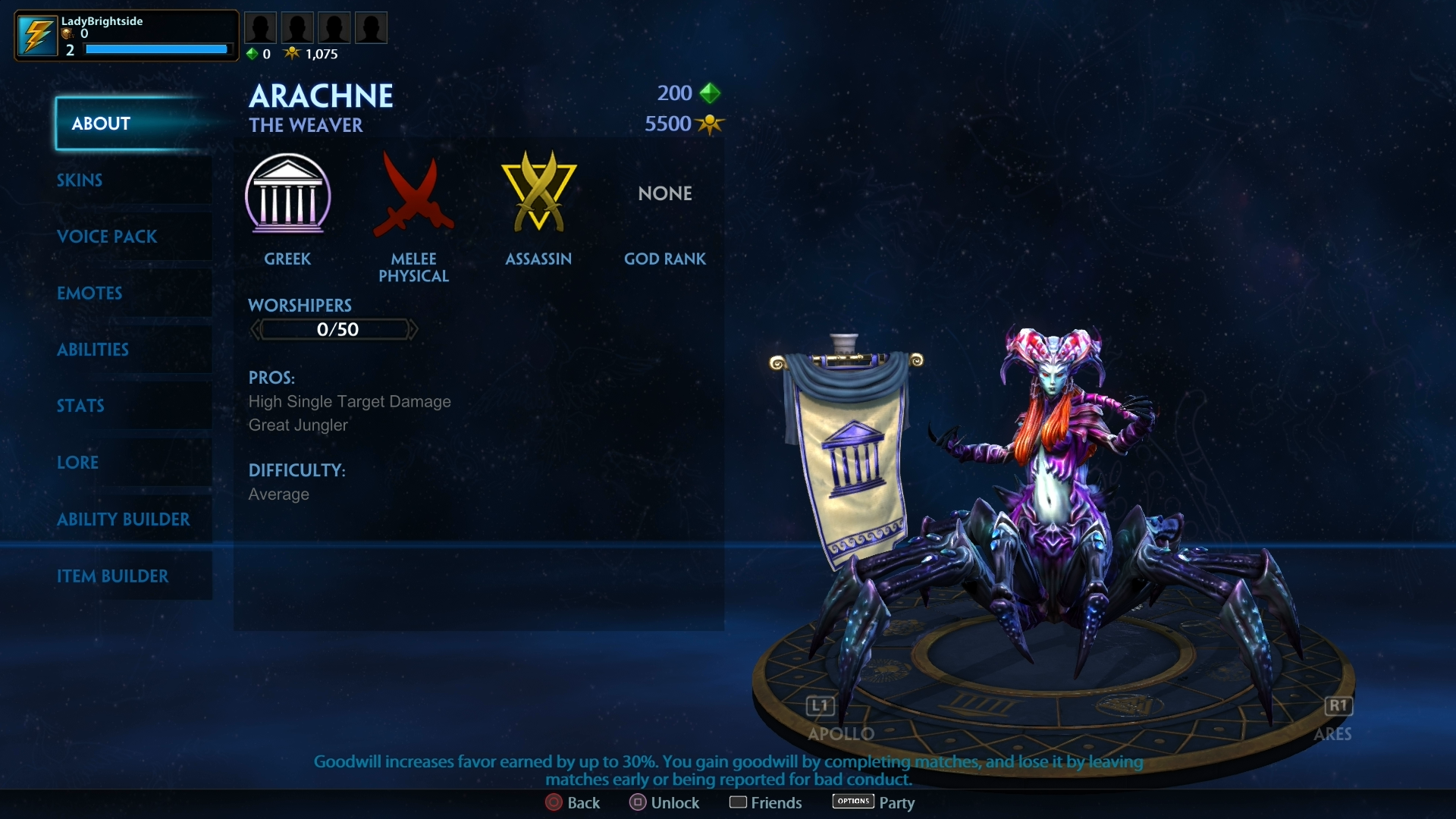The height and width of the screenshot is (819, 1456).
Task: Unlock Arachne with the circle button
Action: click(x=636, y=802)
